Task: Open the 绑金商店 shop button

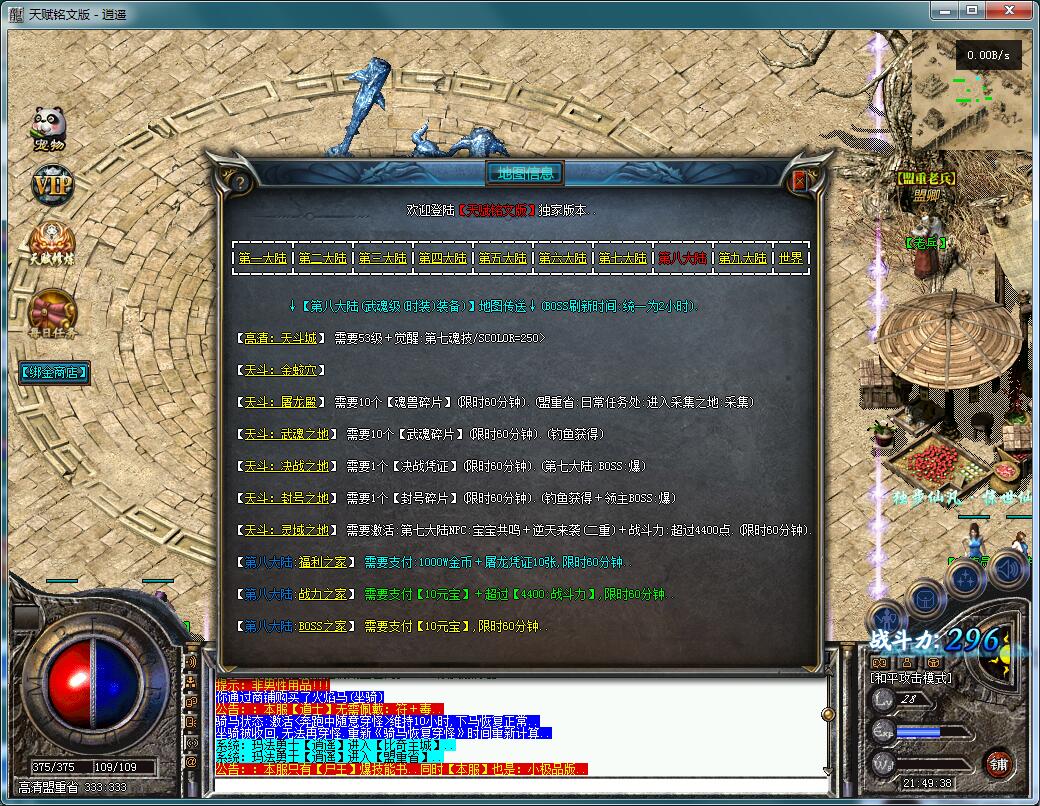Action: [x=54, y=373]
